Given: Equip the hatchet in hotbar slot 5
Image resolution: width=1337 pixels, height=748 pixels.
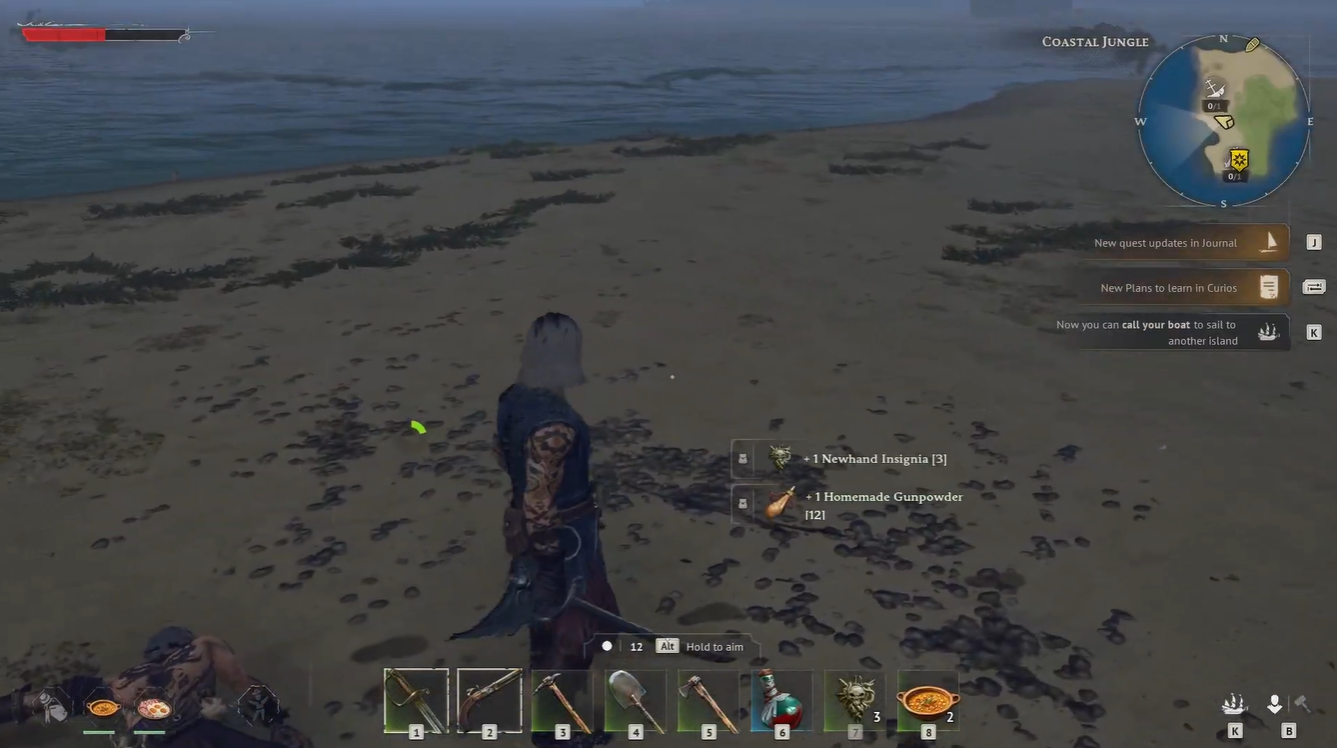Looking at the screenshot, I should [x=708, y=698].
